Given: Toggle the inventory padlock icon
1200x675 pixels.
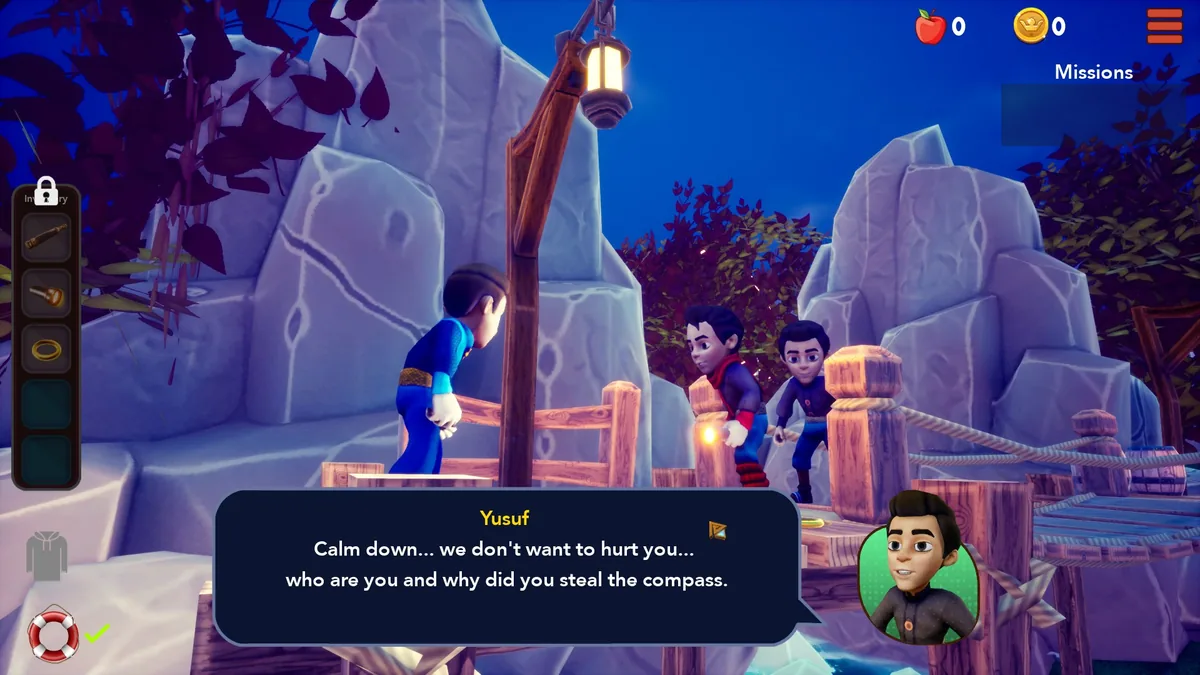Looking at the screenshot, I should (46, 189).
